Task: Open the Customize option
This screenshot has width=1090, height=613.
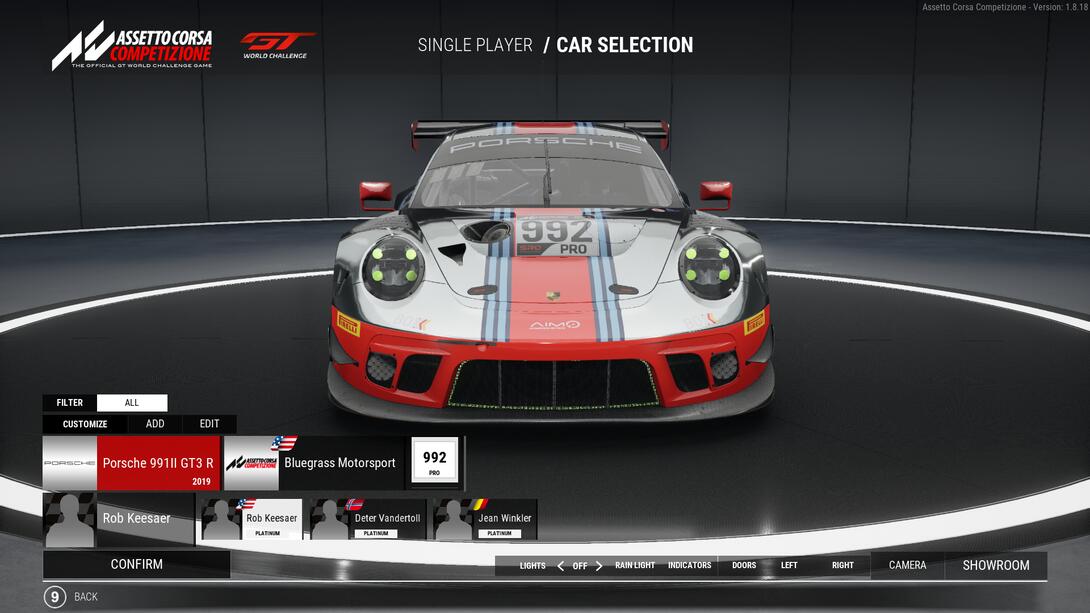Action: pyautogui.click(x=85, y=424)
